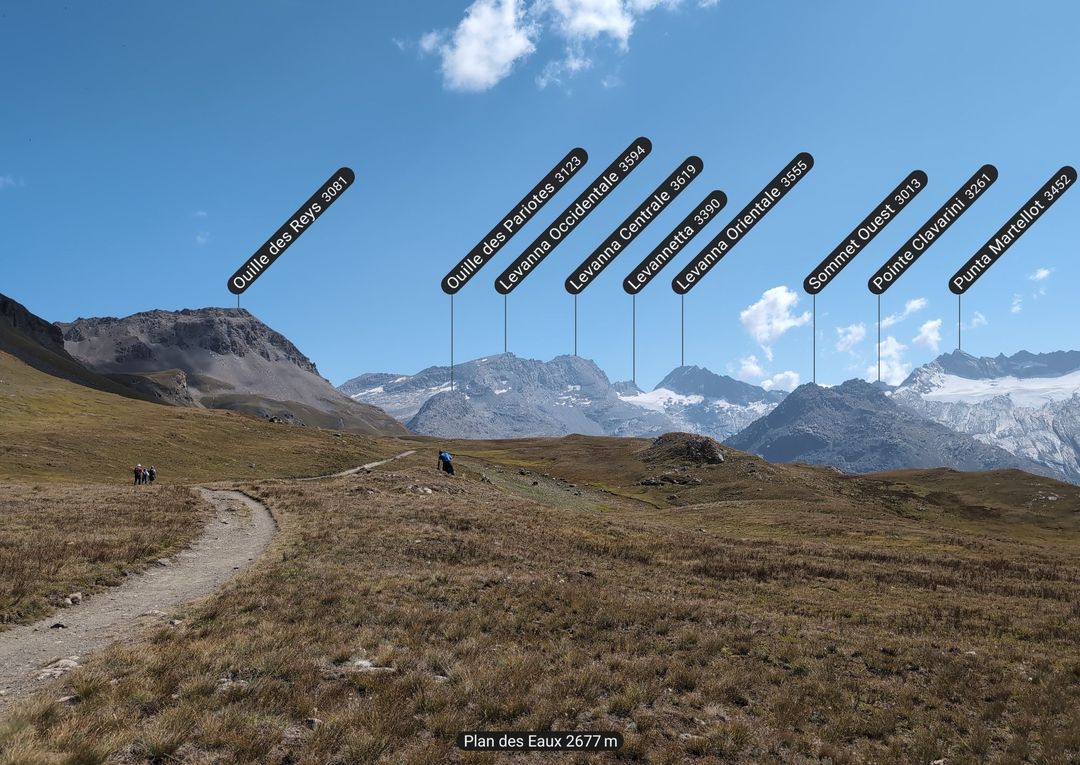Screen dimensions: 1080x765
Task: Open the Plan des Eaux 2677 m viewpoint label
Action: coord(540,741)
